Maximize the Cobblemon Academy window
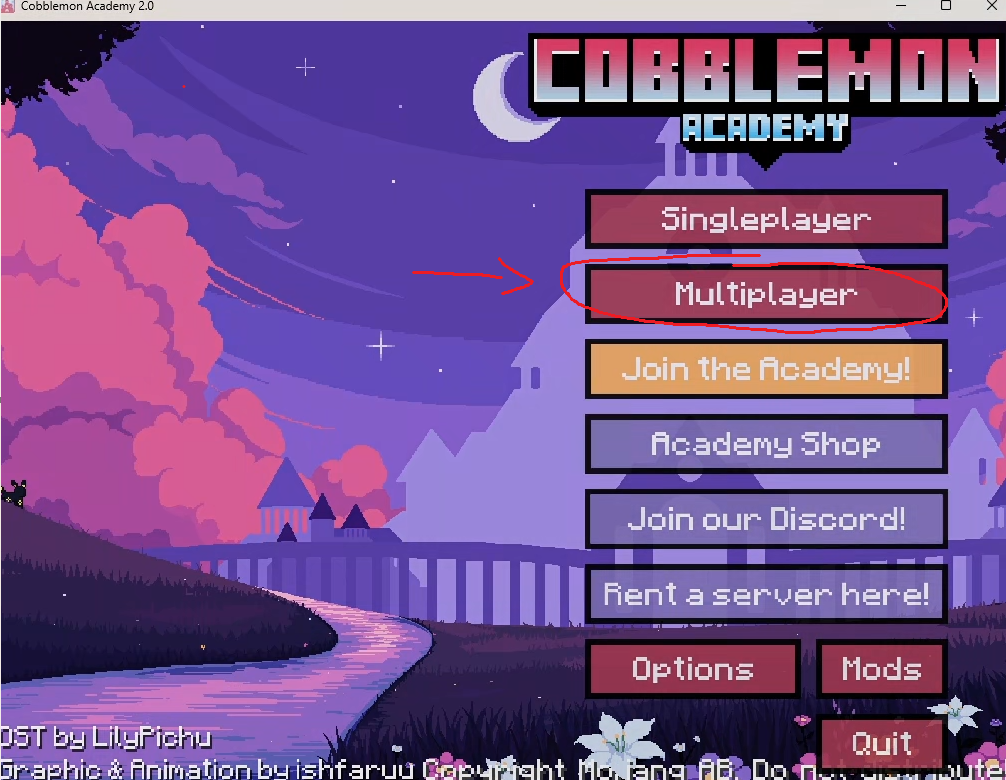 (x=946, y=6)
